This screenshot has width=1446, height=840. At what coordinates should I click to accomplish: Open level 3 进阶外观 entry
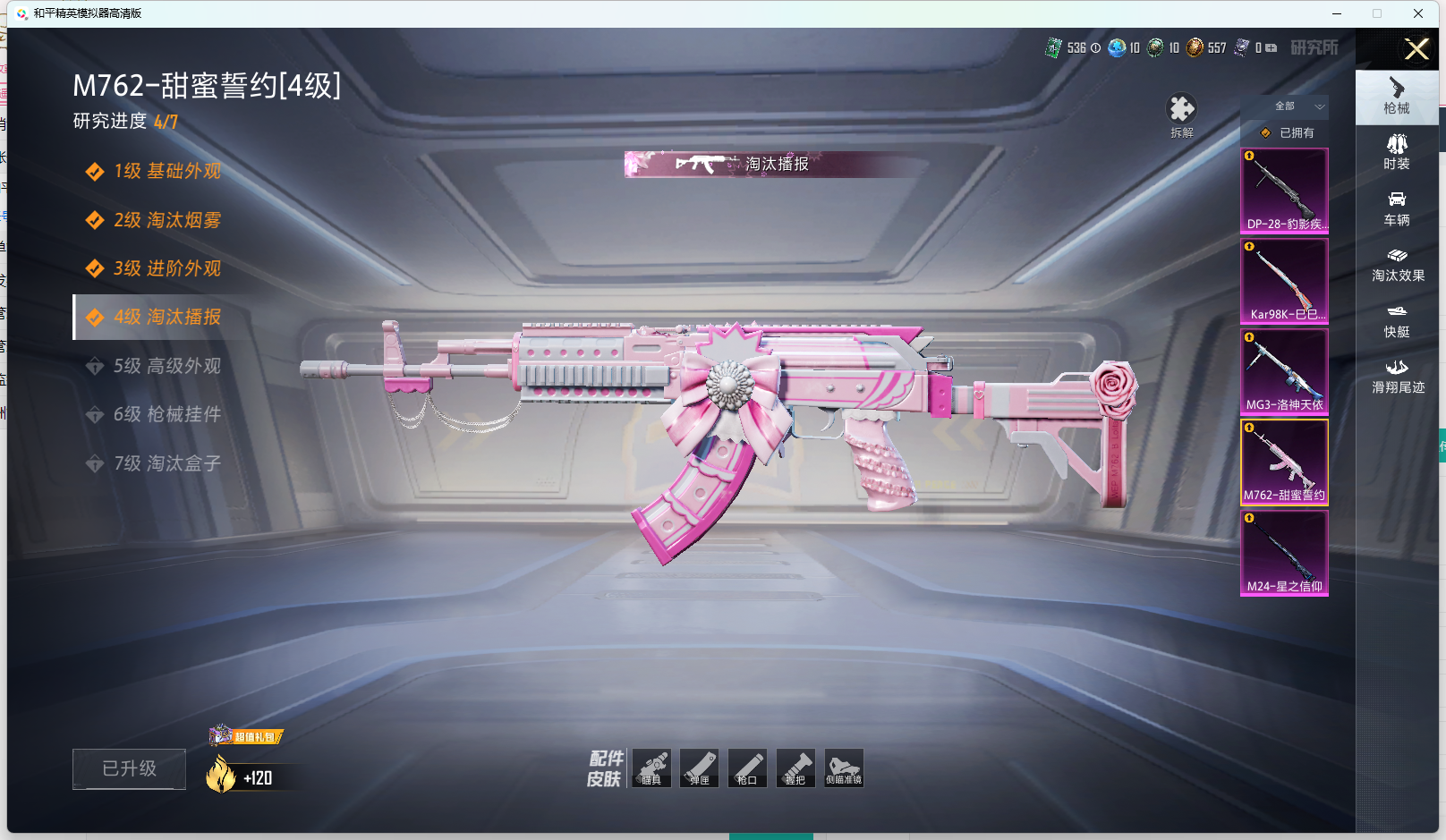pos(166,268)
